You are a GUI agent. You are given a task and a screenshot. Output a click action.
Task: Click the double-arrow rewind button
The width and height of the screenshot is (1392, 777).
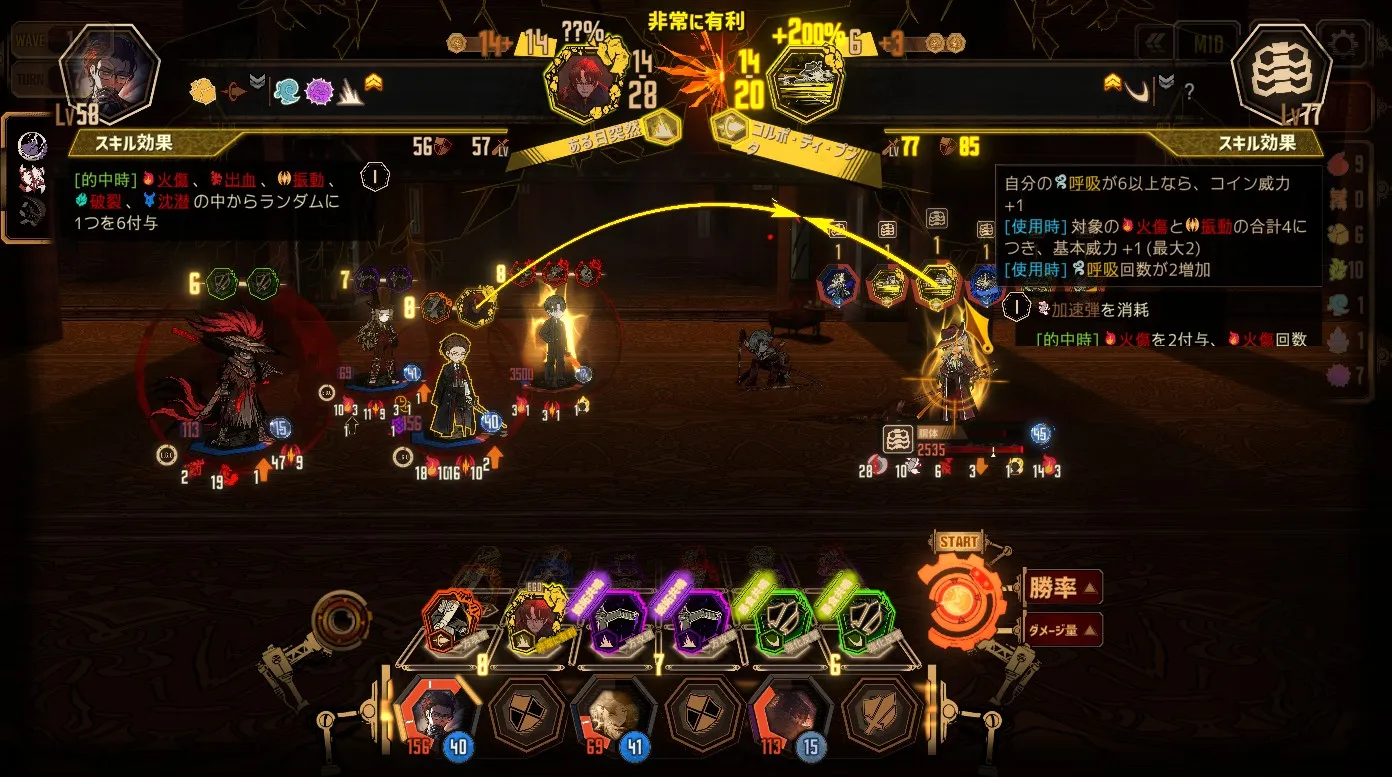[1158, 44]
